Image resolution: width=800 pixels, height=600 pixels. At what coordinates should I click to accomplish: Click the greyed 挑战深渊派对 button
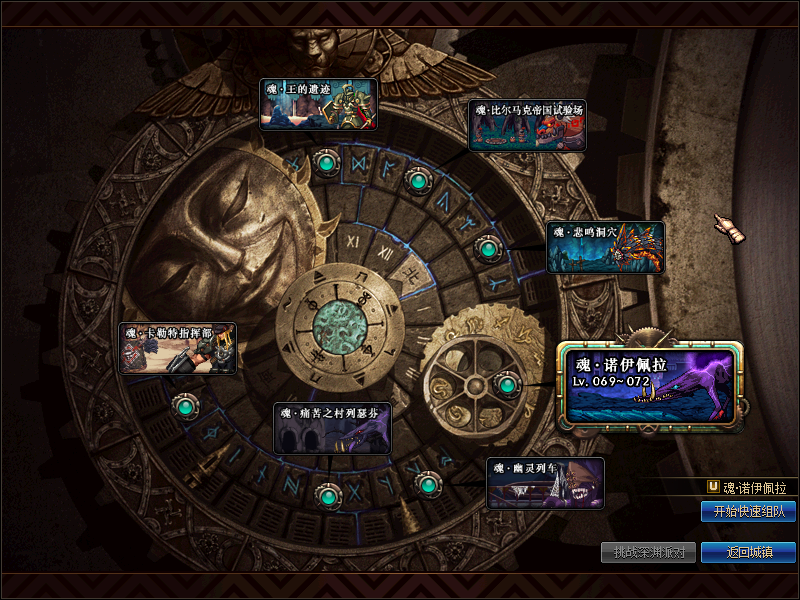click(649, 552)
